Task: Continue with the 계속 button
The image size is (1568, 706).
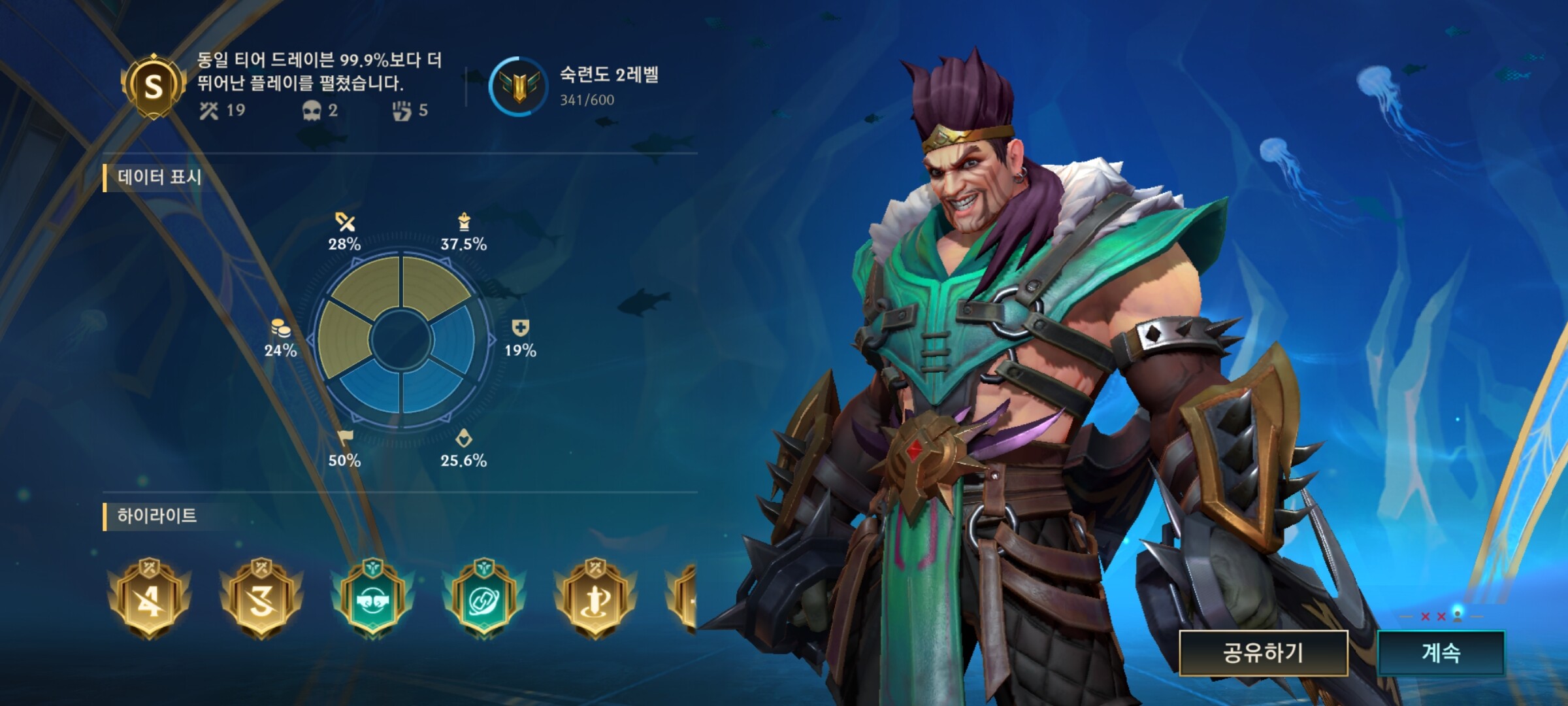Action: 1441,652
